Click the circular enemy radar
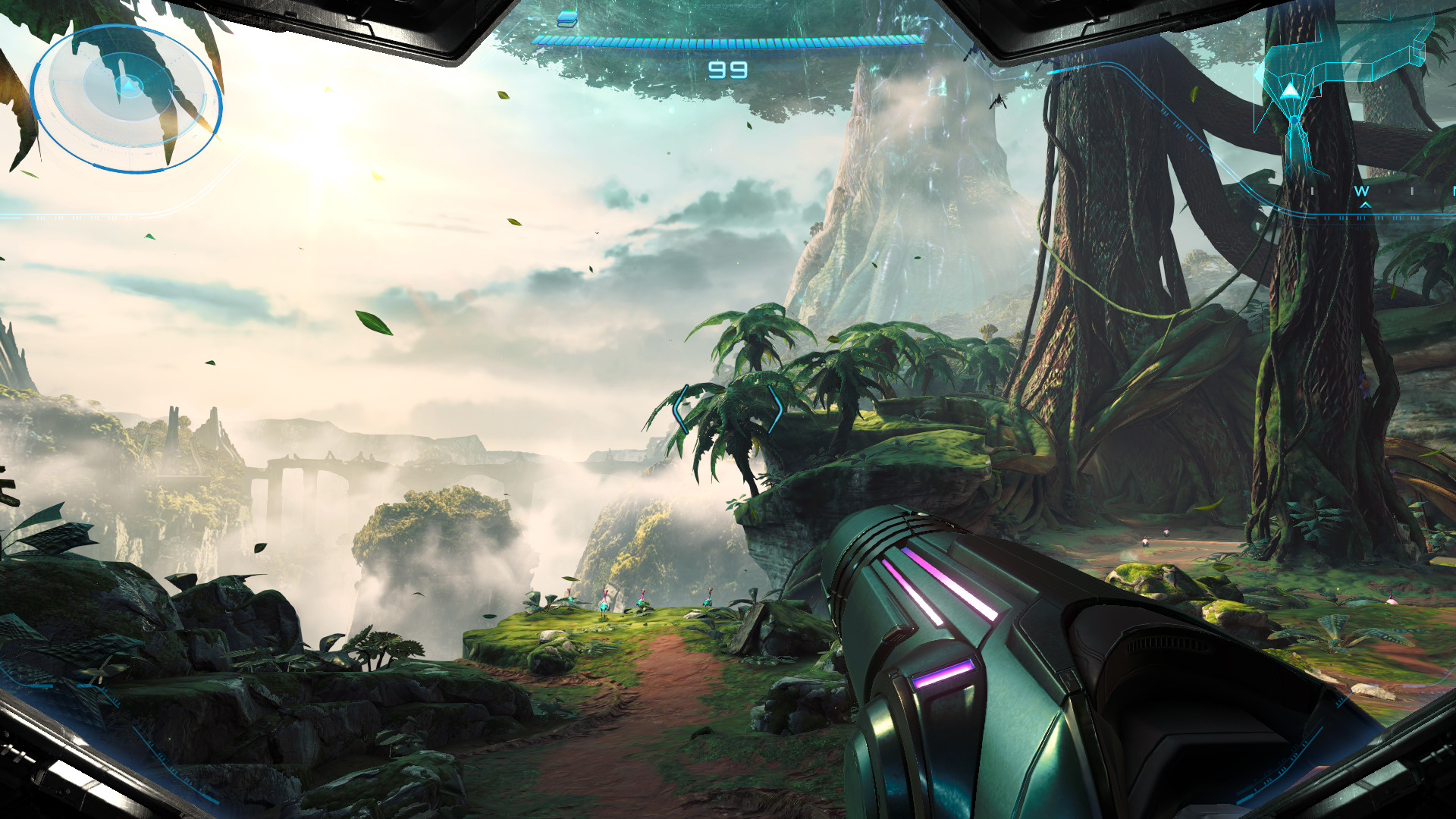 pyautogui.click(x=127, y=97)
